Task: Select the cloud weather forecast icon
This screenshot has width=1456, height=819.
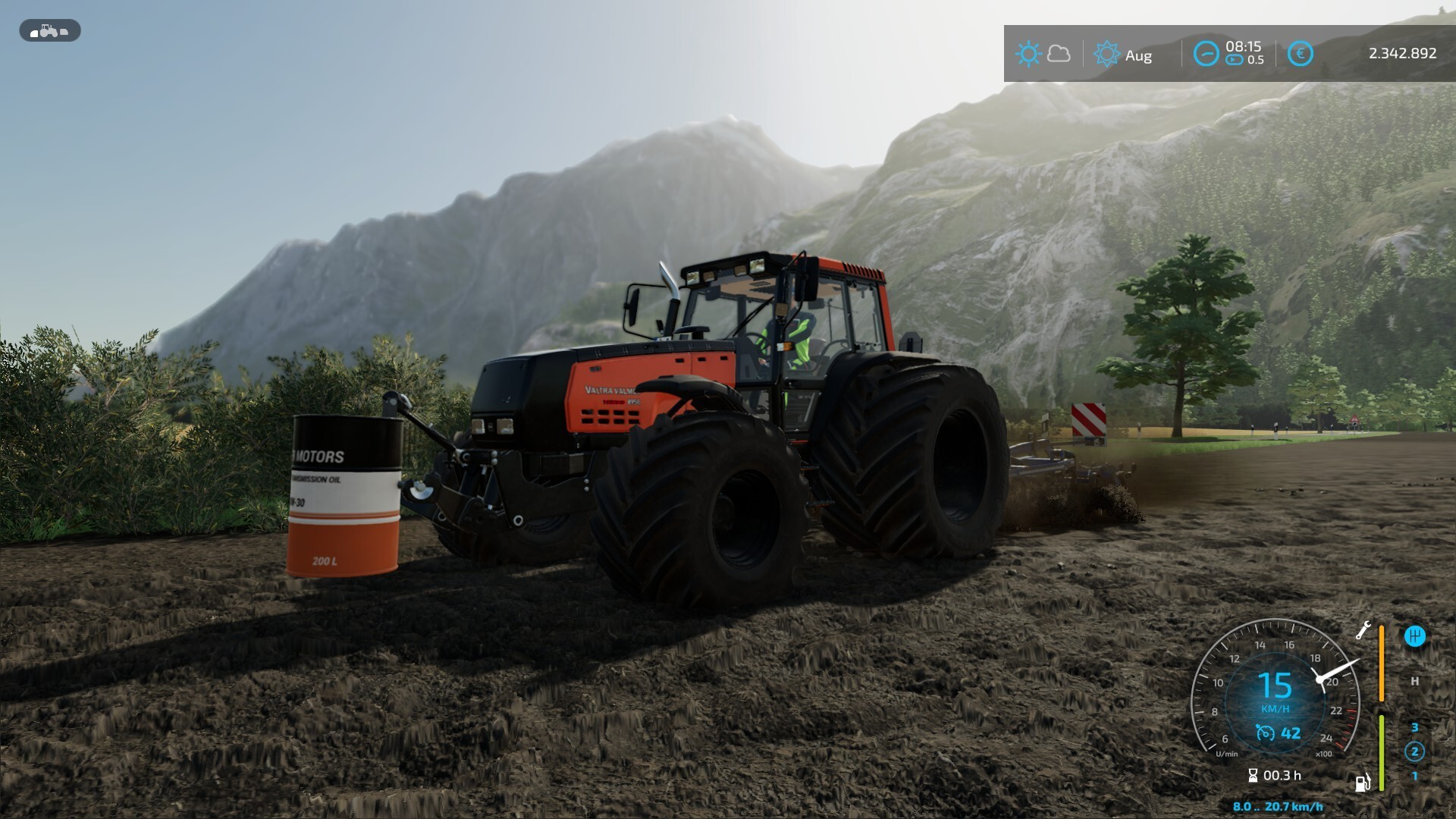Action: [x=1059, y=54]
